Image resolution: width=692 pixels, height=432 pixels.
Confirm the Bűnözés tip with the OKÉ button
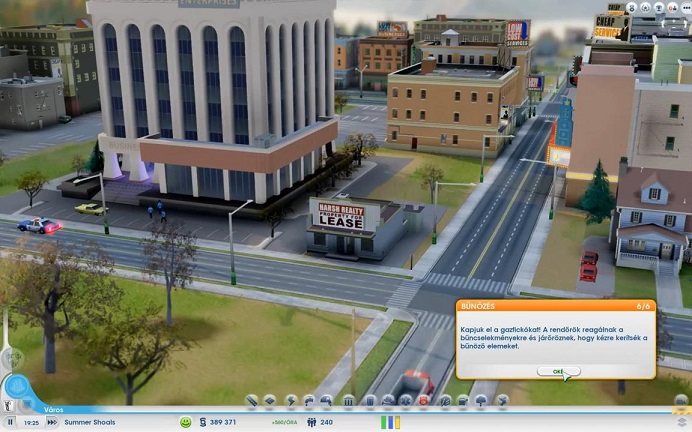tap(558, 371)
